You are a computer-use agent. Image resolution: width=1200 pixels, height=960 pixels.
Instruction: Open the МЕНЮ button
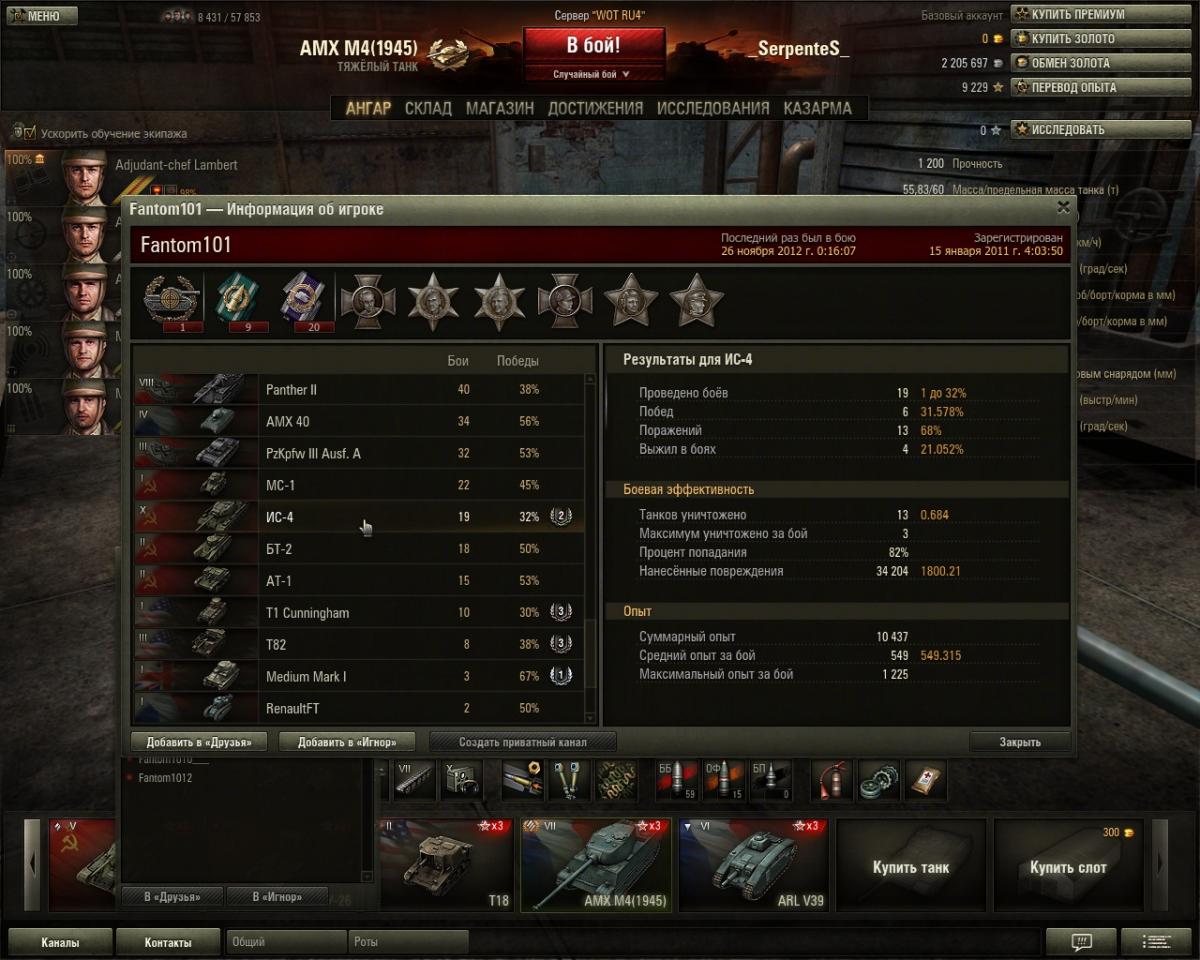[x=42, y=16]
